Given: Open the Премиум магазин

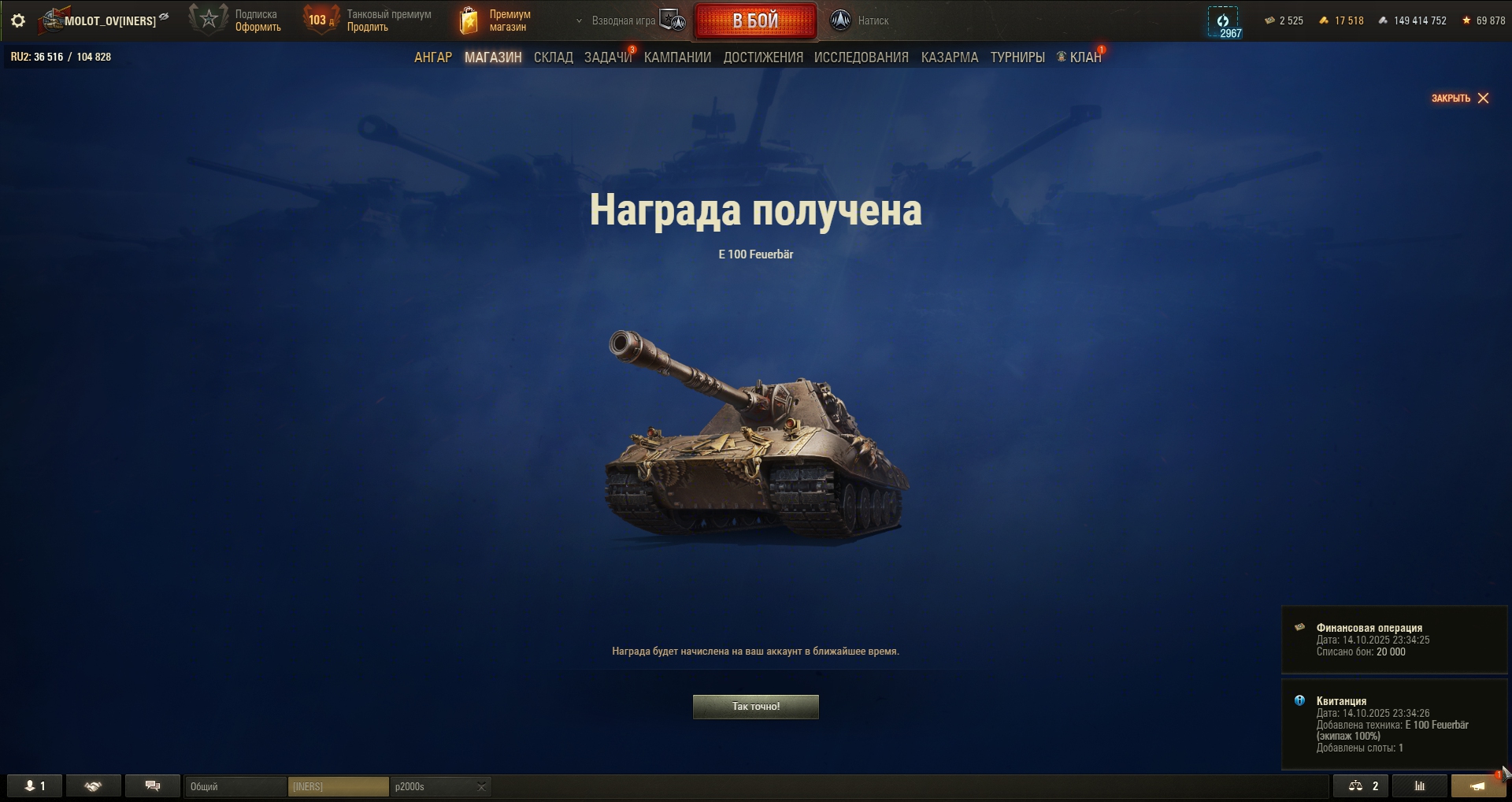Looking at the screenshot, I should (x=496, y=20).
